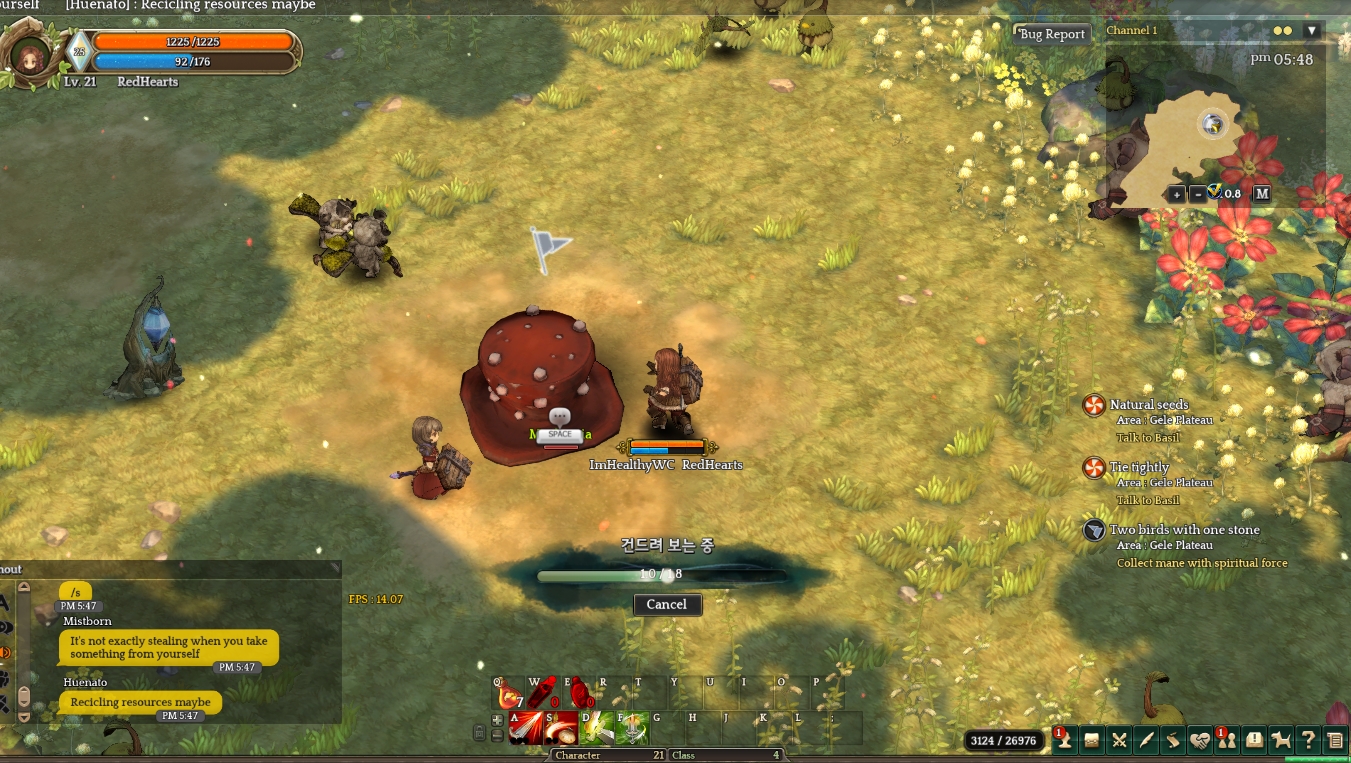Open the companion pet dog menu
Screen dimensions: 1351x763
click(x=1281, y=740)
